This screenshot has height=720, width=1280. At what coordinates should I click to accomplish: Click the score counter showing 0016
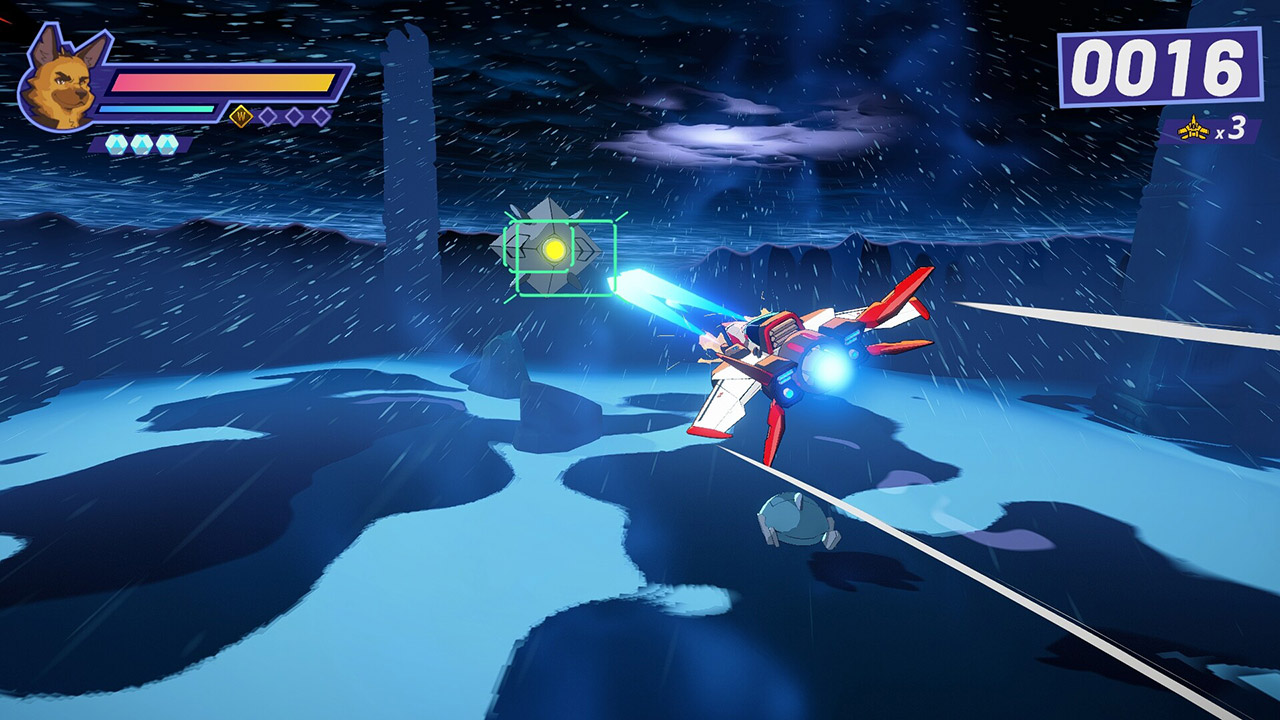click(1160, 67)
